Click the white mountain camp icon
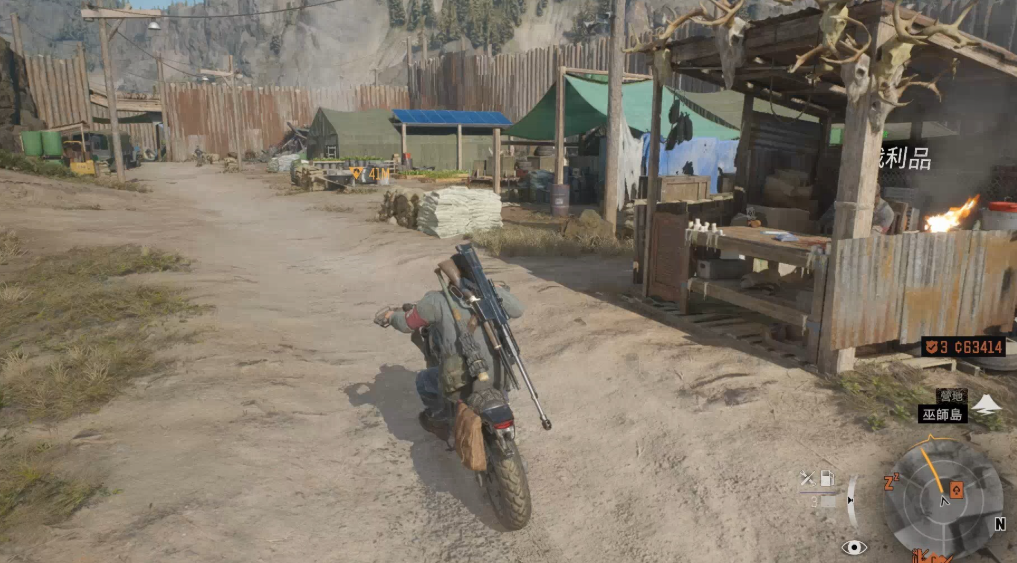 (x=986, y=403)
